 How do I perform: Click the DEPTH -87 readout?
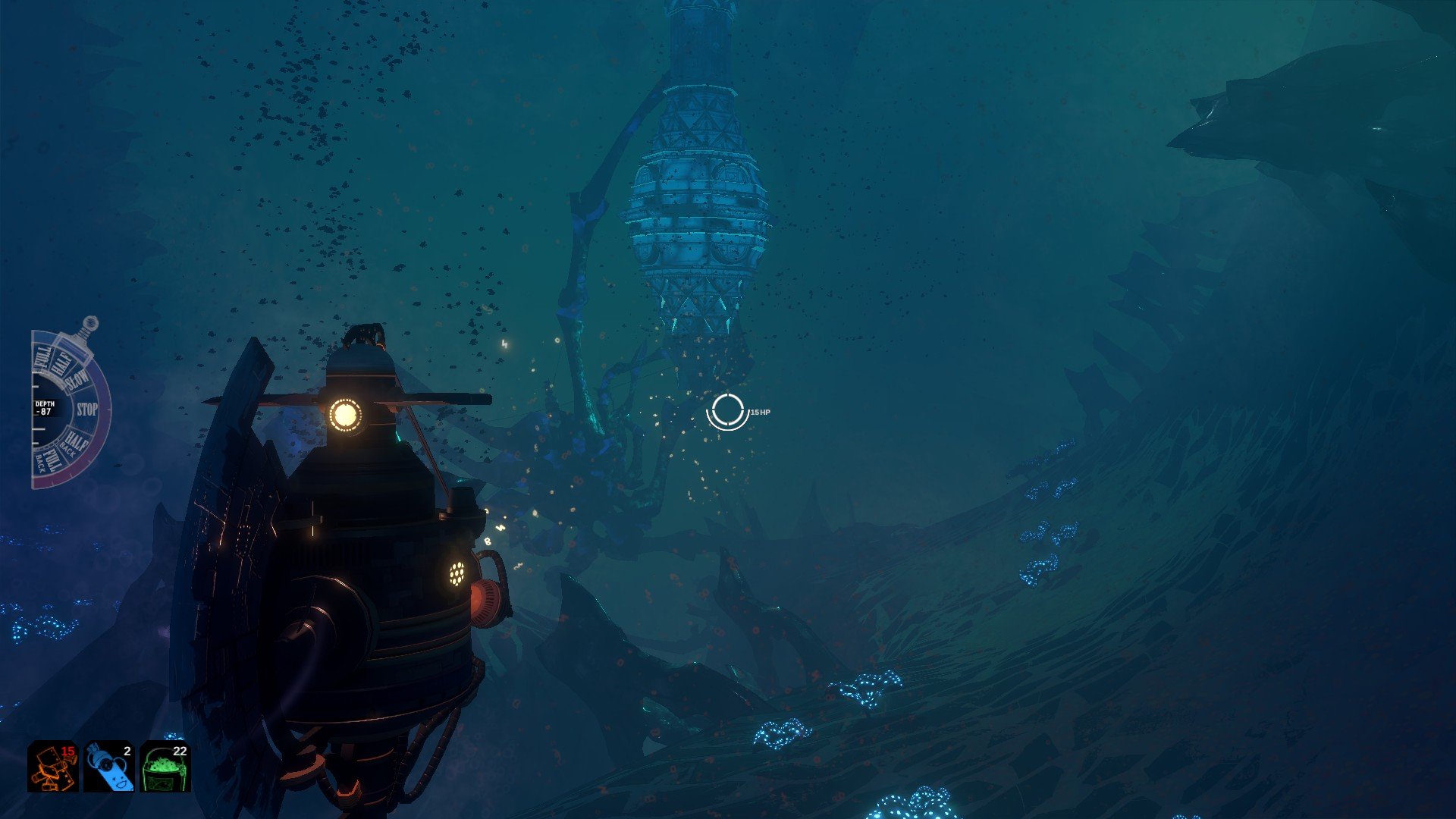coord(47,407)
